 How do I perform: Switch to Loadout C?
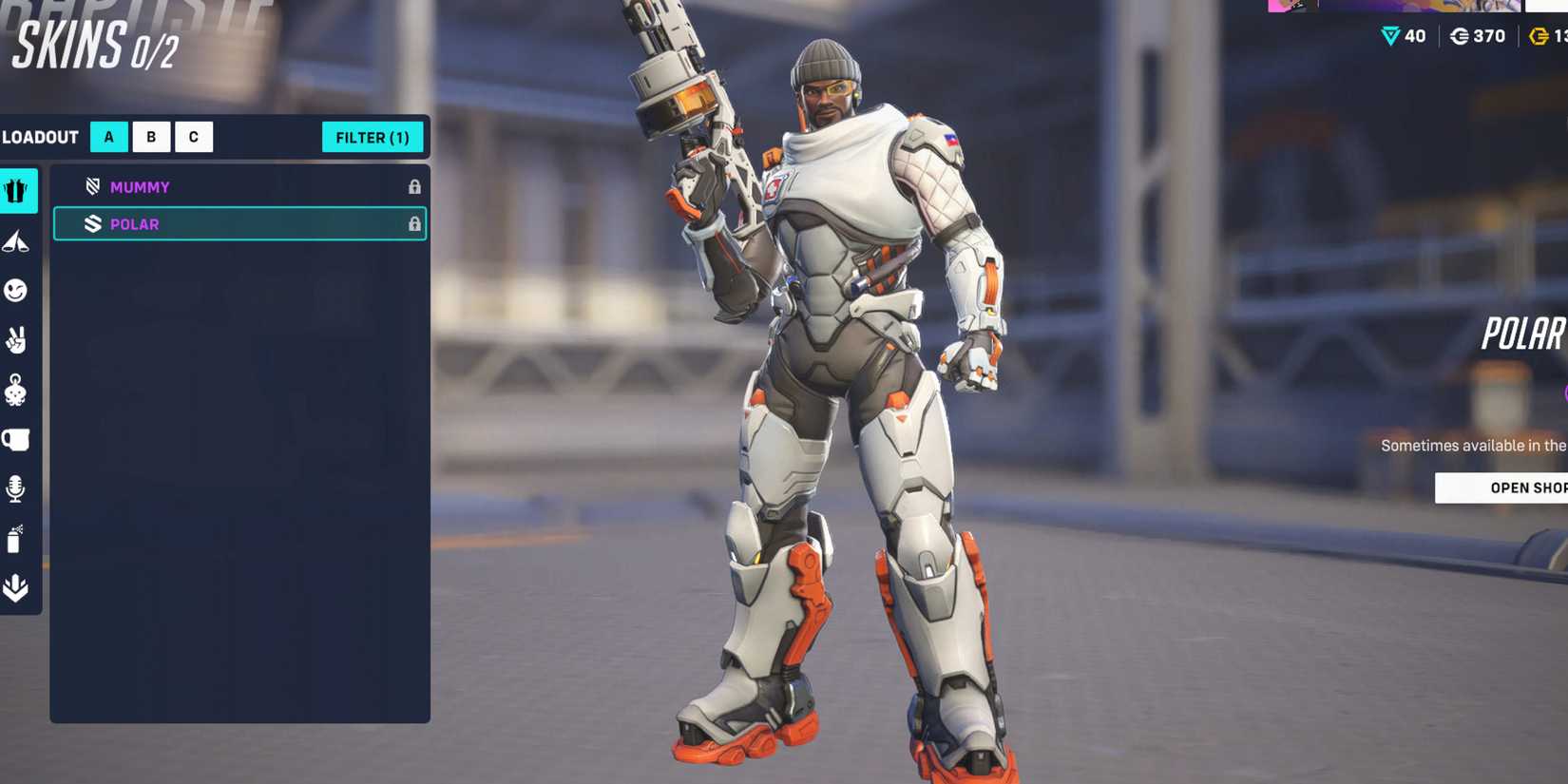pyautogui.click(x=194, y=137)
